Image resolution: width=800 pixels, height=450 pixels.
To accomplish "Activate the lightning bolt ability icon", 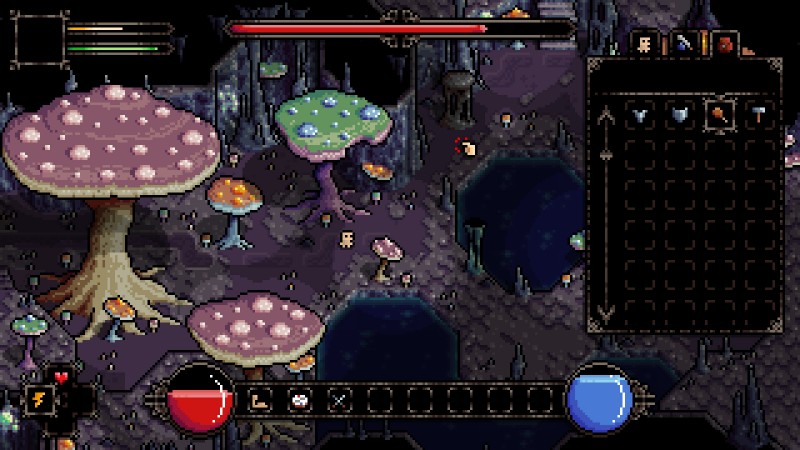I will click(x=41, y=399).
